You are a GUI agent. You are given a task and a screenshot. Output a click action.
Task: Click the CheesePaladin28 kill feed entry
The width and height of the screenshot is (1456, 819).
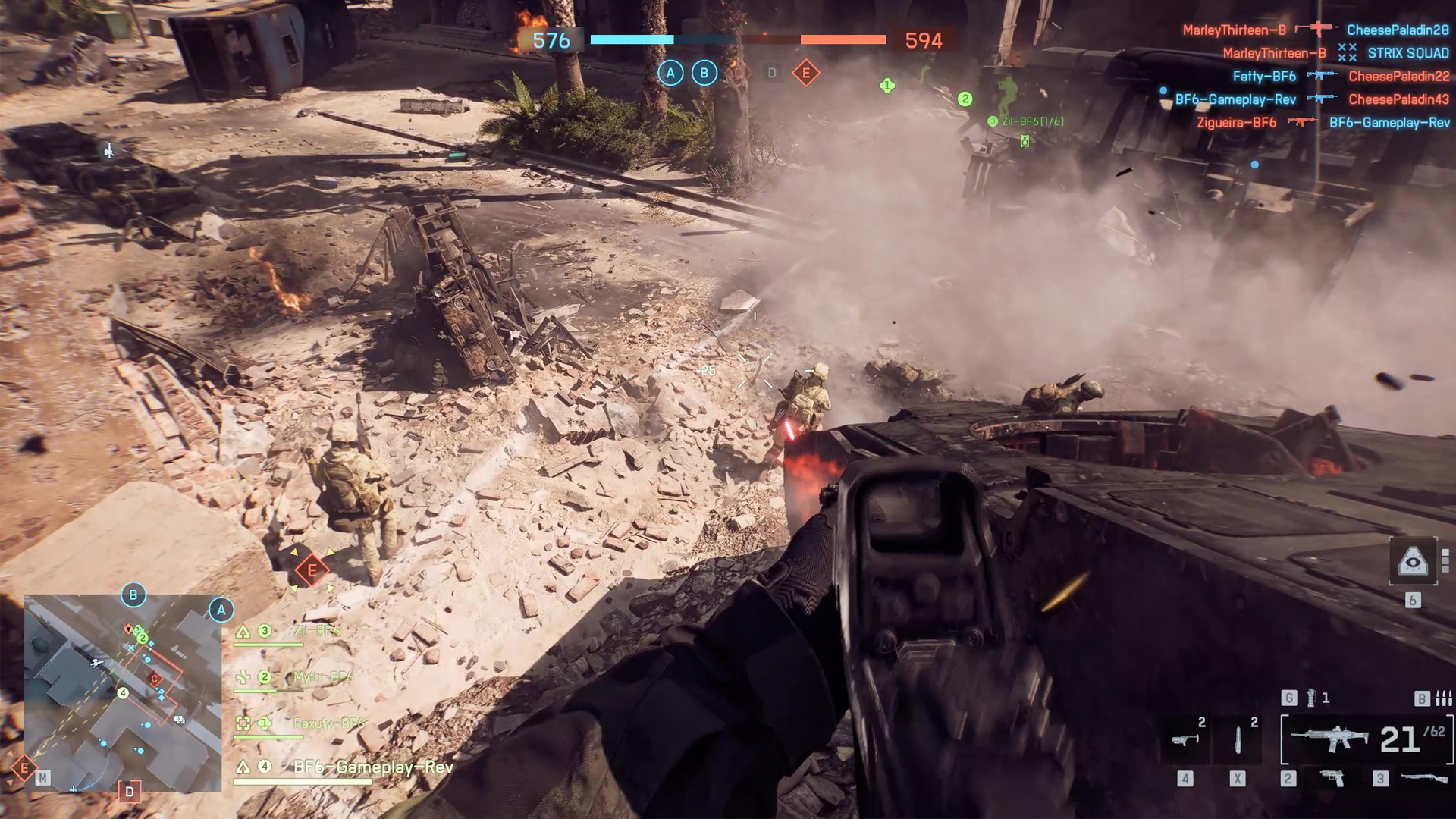click(x=1397, y=30)
